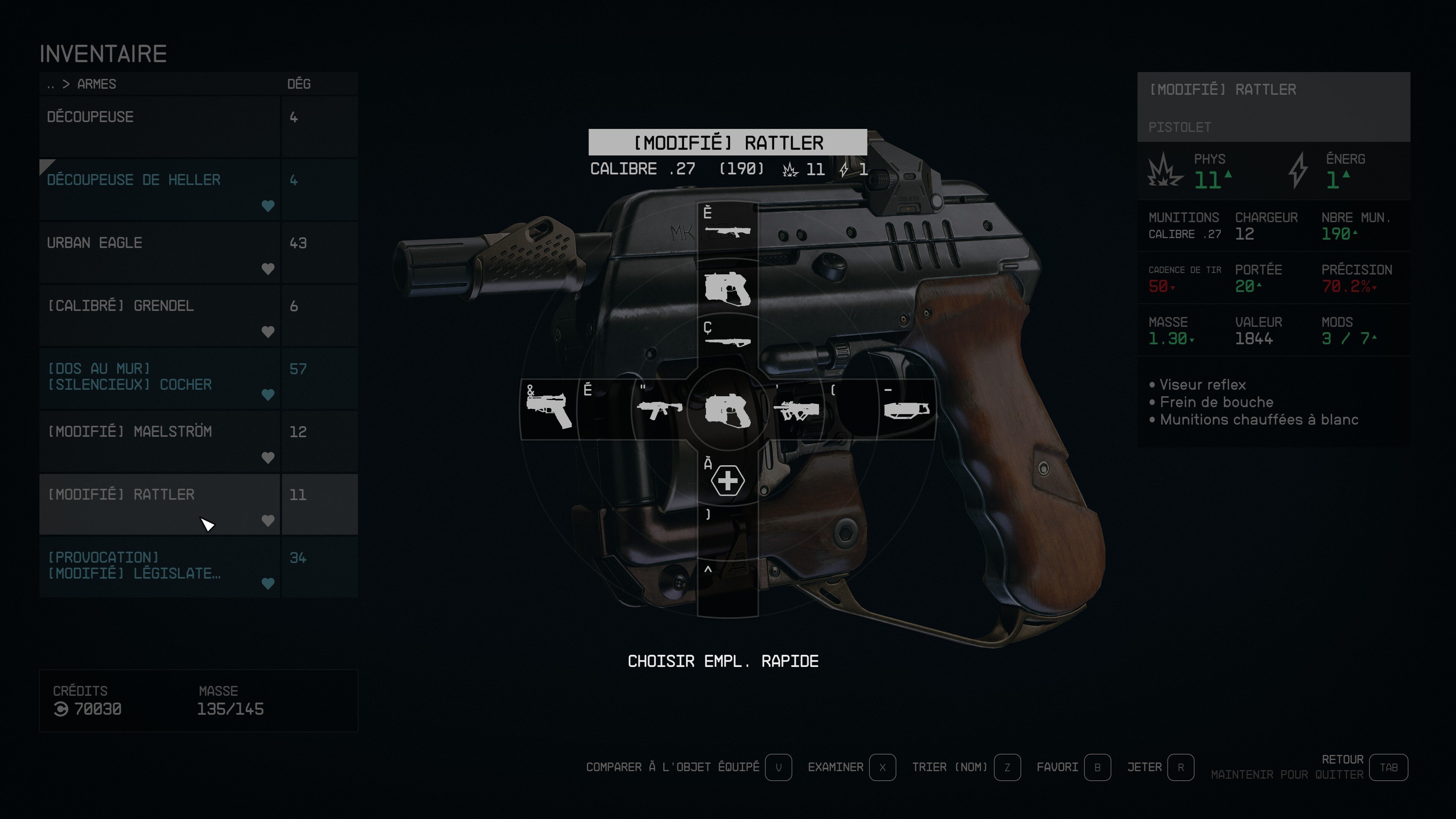Unfavorite the Urban Eagle heart icon
This screenshot has width=1456, height=819.
268,269
